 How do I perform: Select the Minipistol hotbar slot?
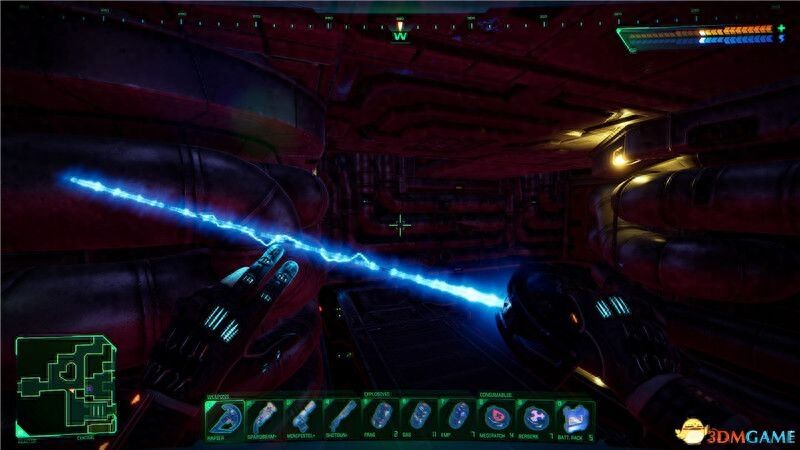pyautogui.click(x=303, y=417)
